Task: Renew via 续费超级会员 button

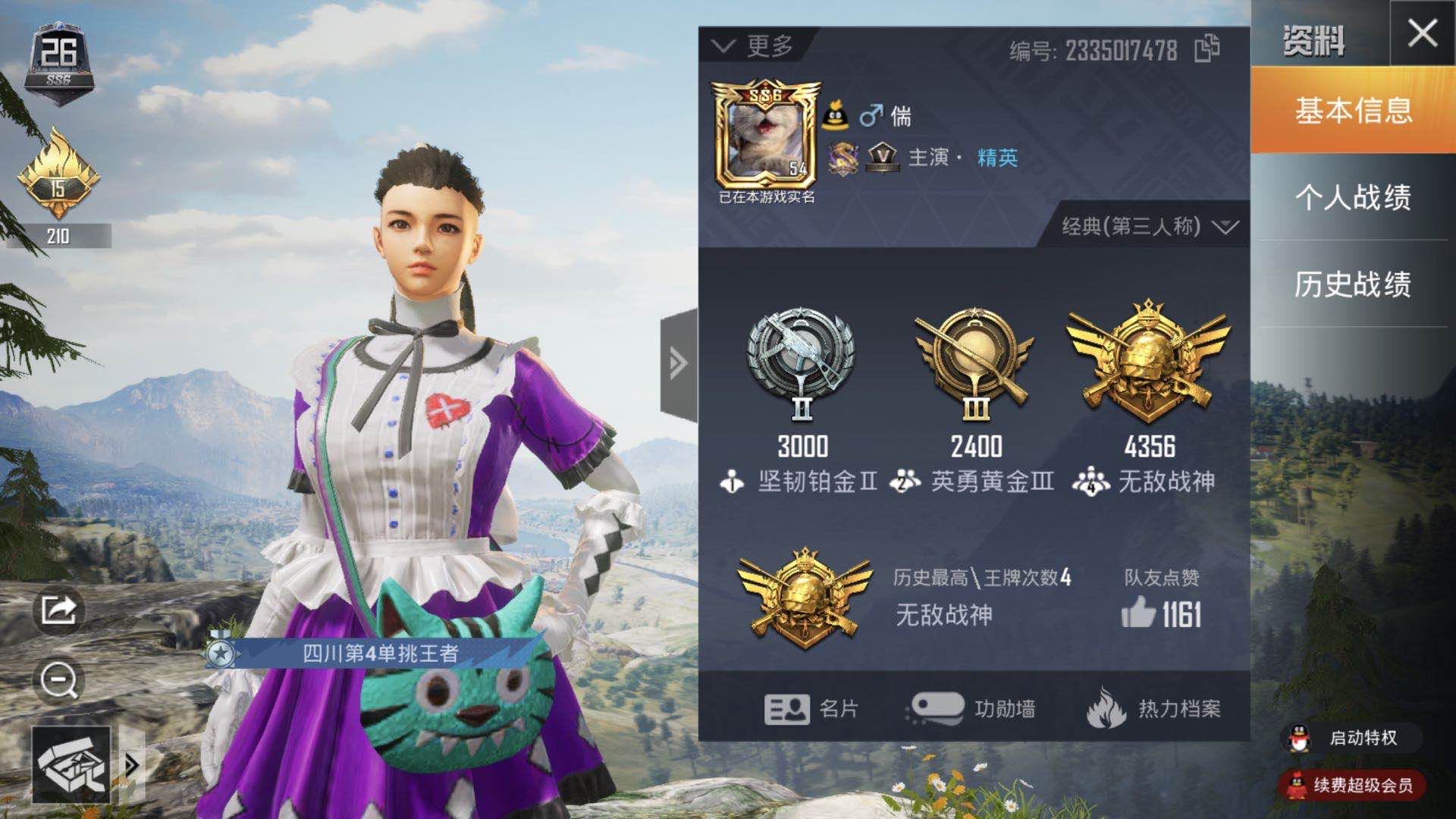Action: coord(1350,786)
